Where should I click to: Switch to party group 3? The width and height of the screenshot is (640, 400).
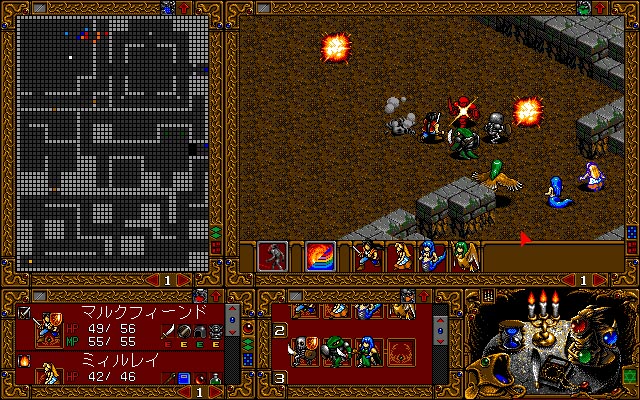[x=281, y=378]
